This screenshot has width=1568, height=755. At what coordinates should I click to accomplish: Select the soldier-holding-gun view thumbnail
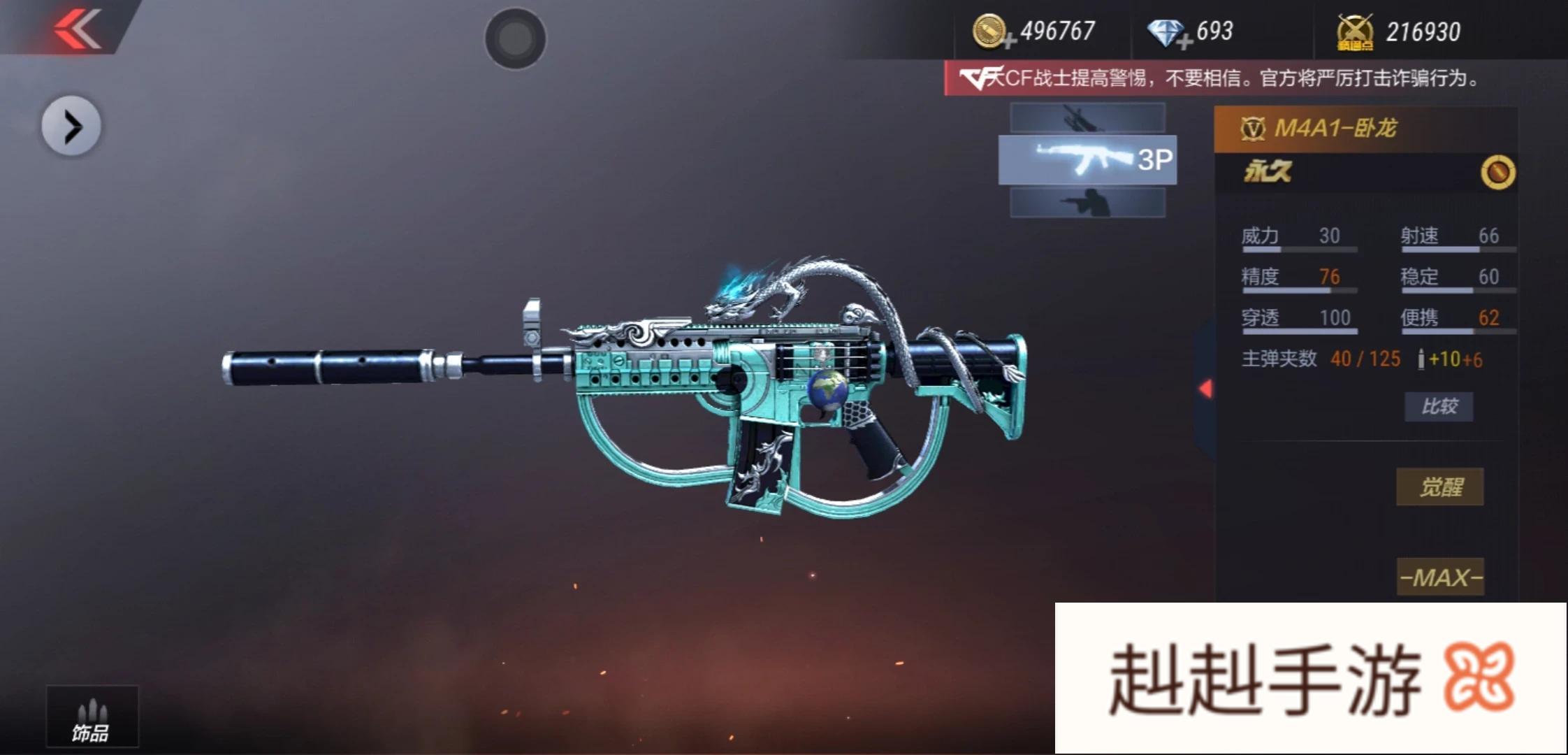1087,203
